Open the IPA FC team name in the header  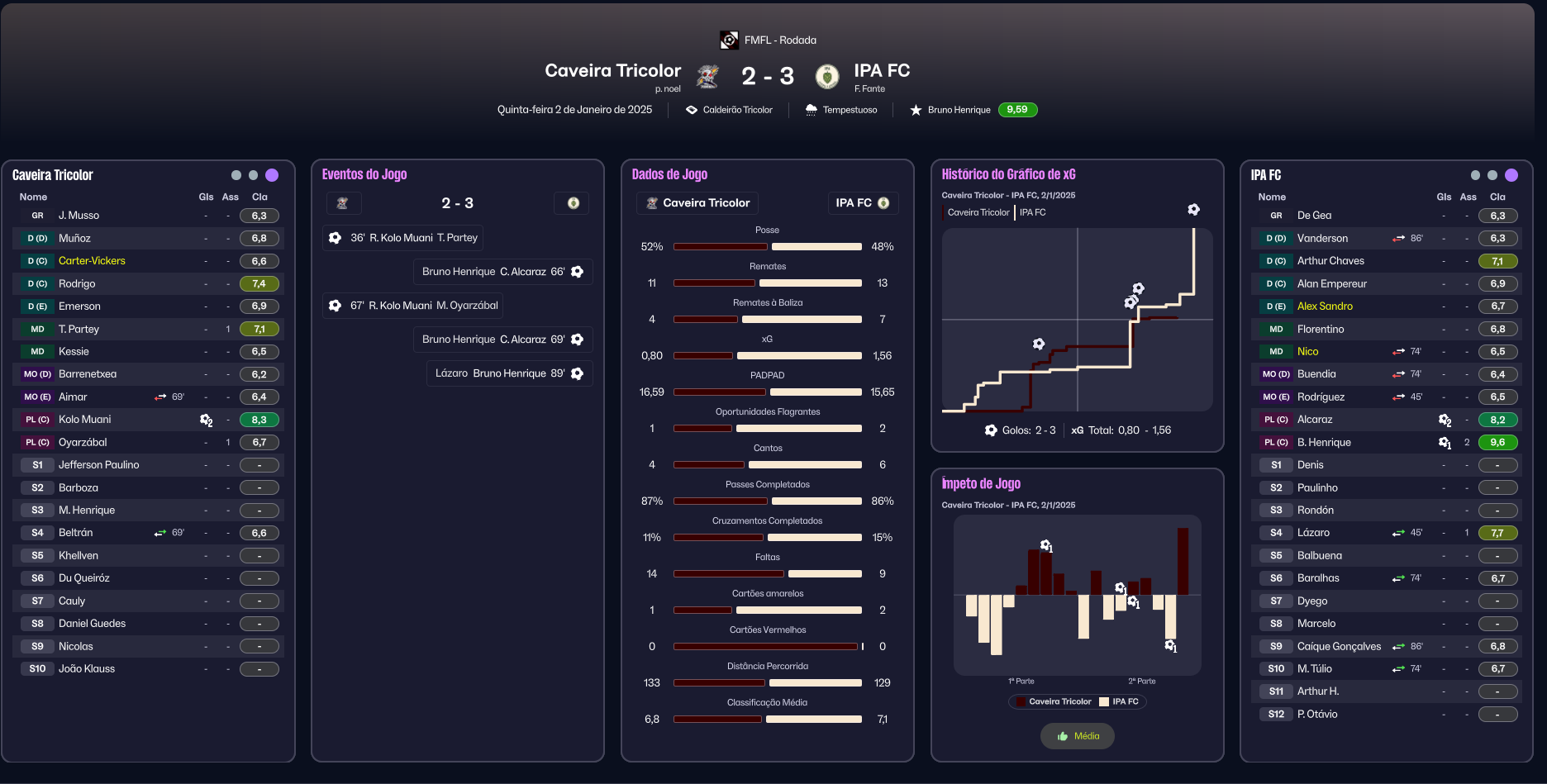click(x=882, y=71)
